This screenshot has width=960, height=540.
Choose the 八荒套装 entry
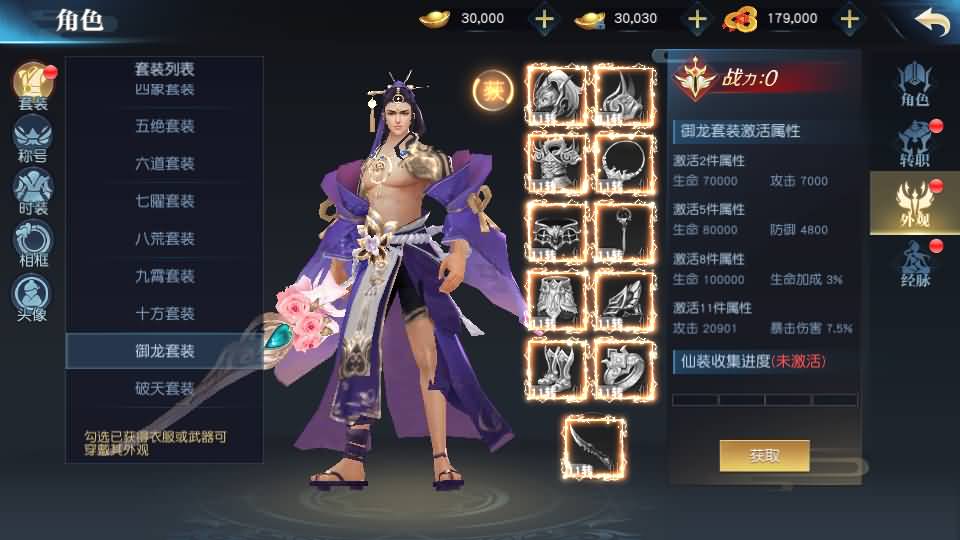click(x=165, y=239)
